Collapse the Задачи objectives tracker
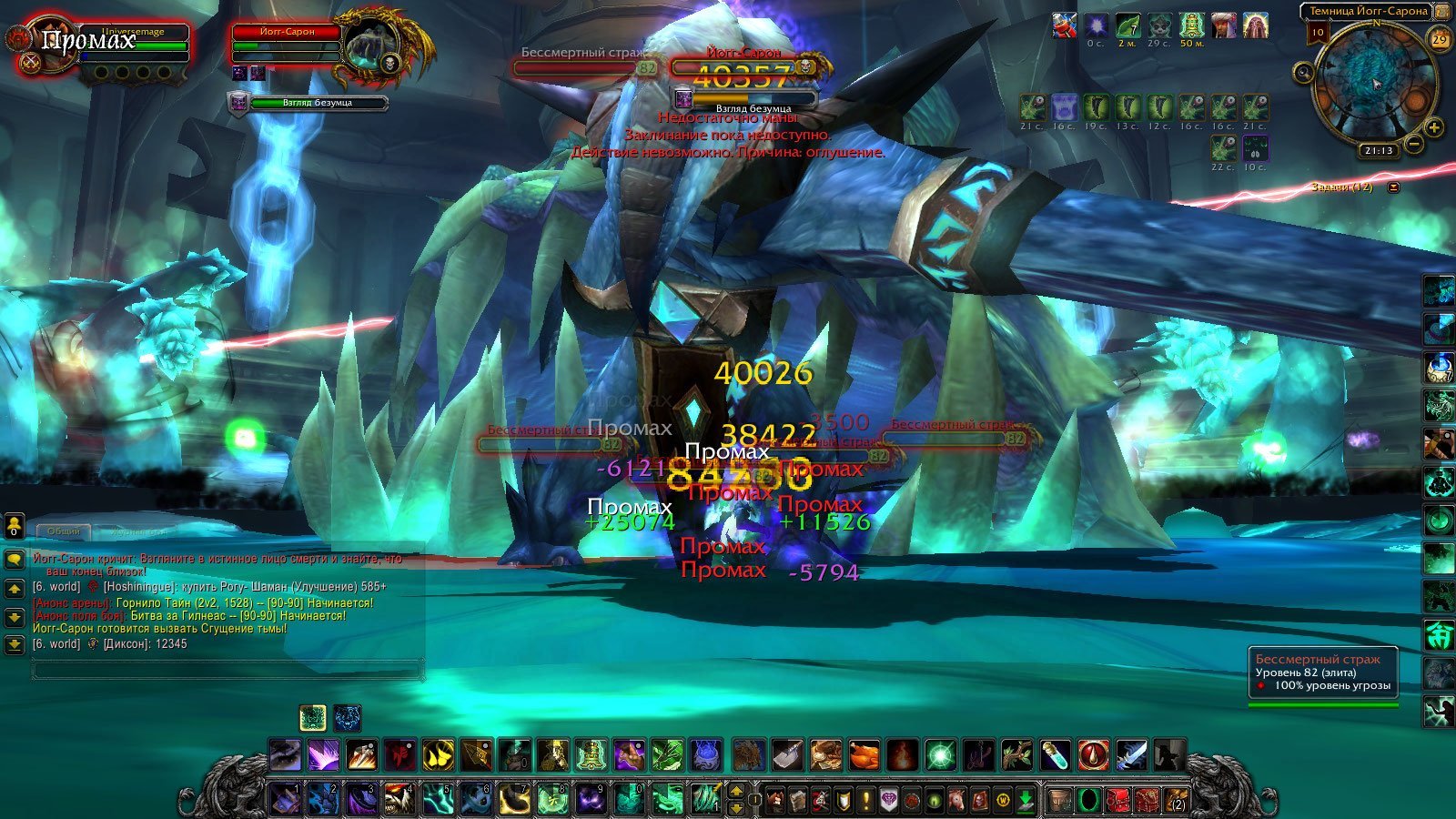This screenshot has width=1456, height=819. coord(1393,187)
